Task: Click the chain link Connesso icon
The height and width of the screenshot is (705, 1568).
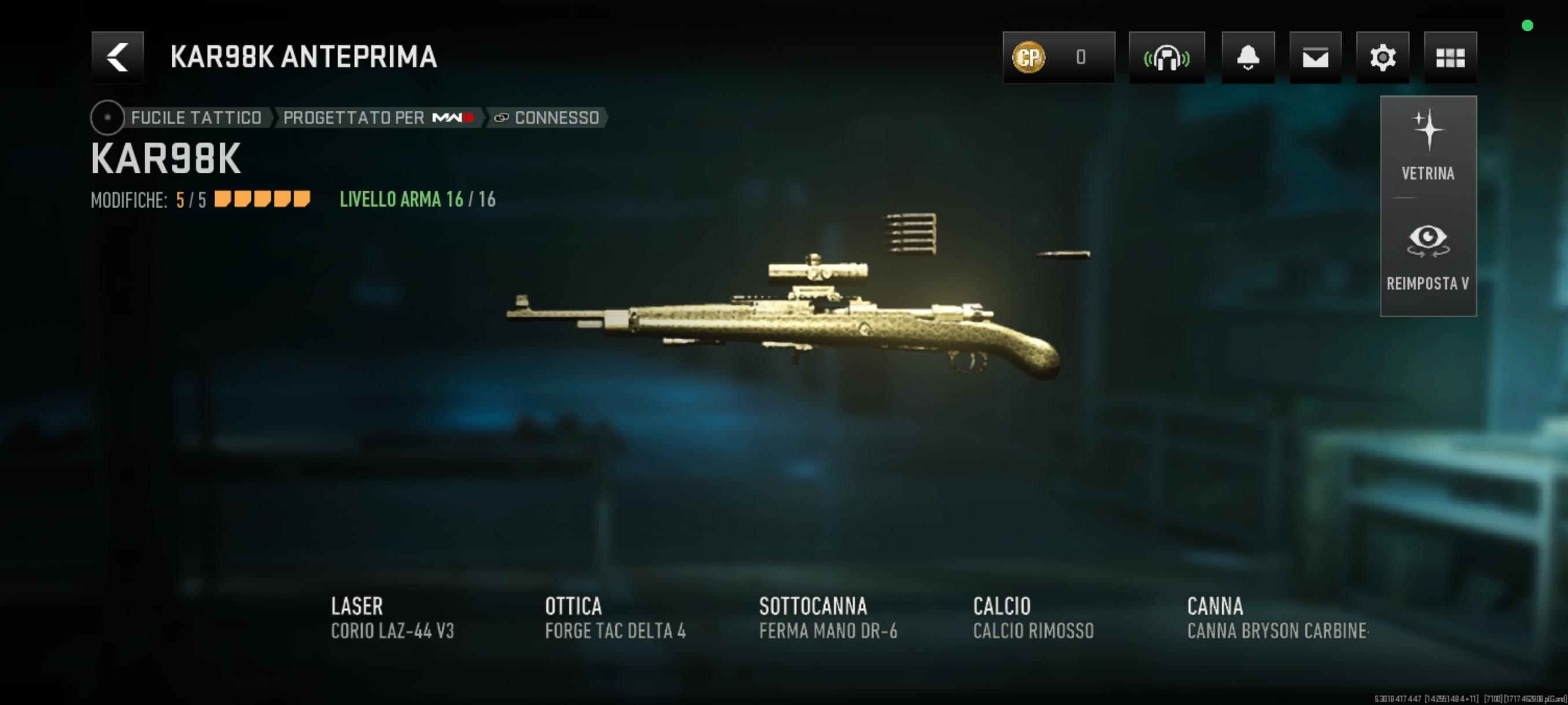Action: coord(501,117)
